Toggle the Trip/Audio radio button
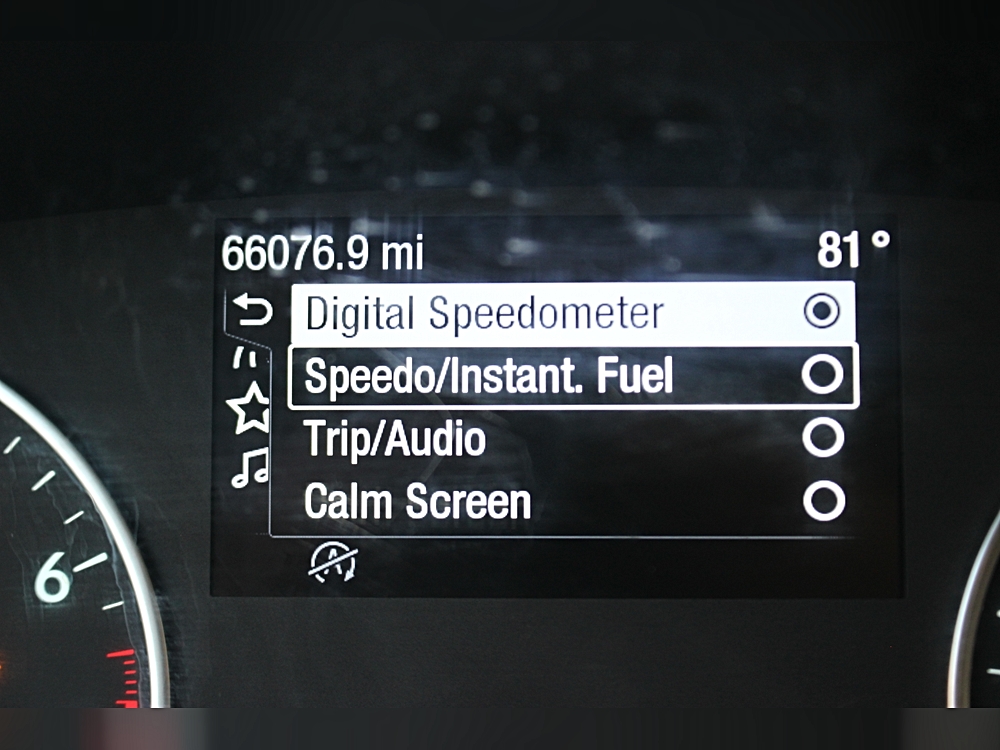This screenshot has width=1000, height=750. [x=823, y=438]
